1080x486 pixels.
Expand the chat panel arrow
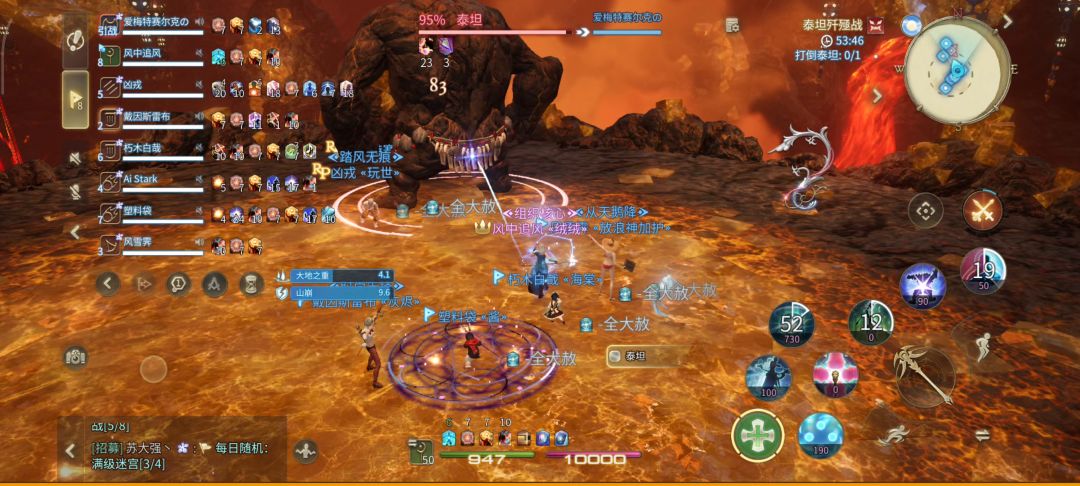70,451
